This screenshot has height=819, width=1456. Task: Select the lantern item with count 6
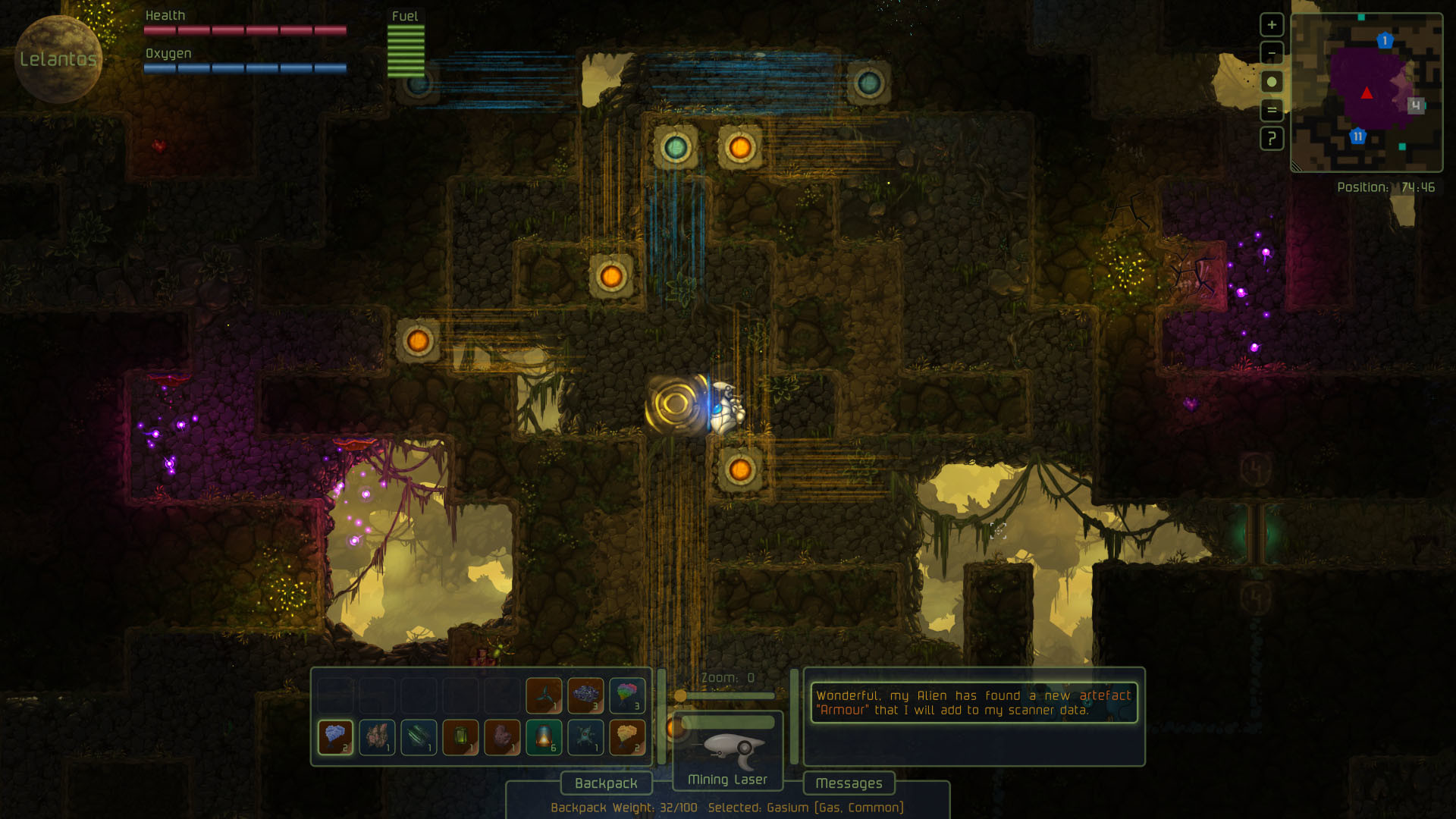coord(543,736)
